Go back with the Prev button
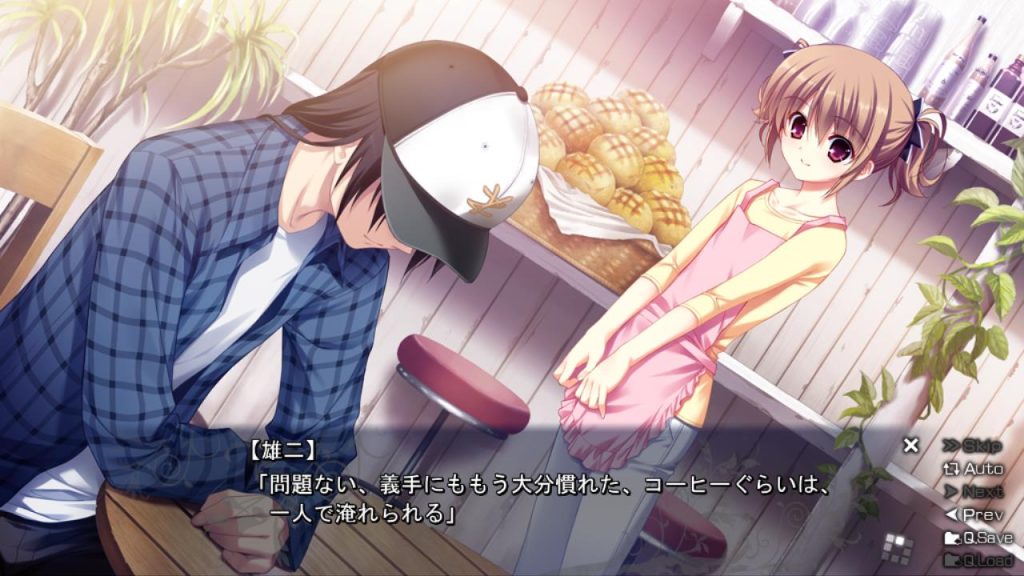 point(973,514)
